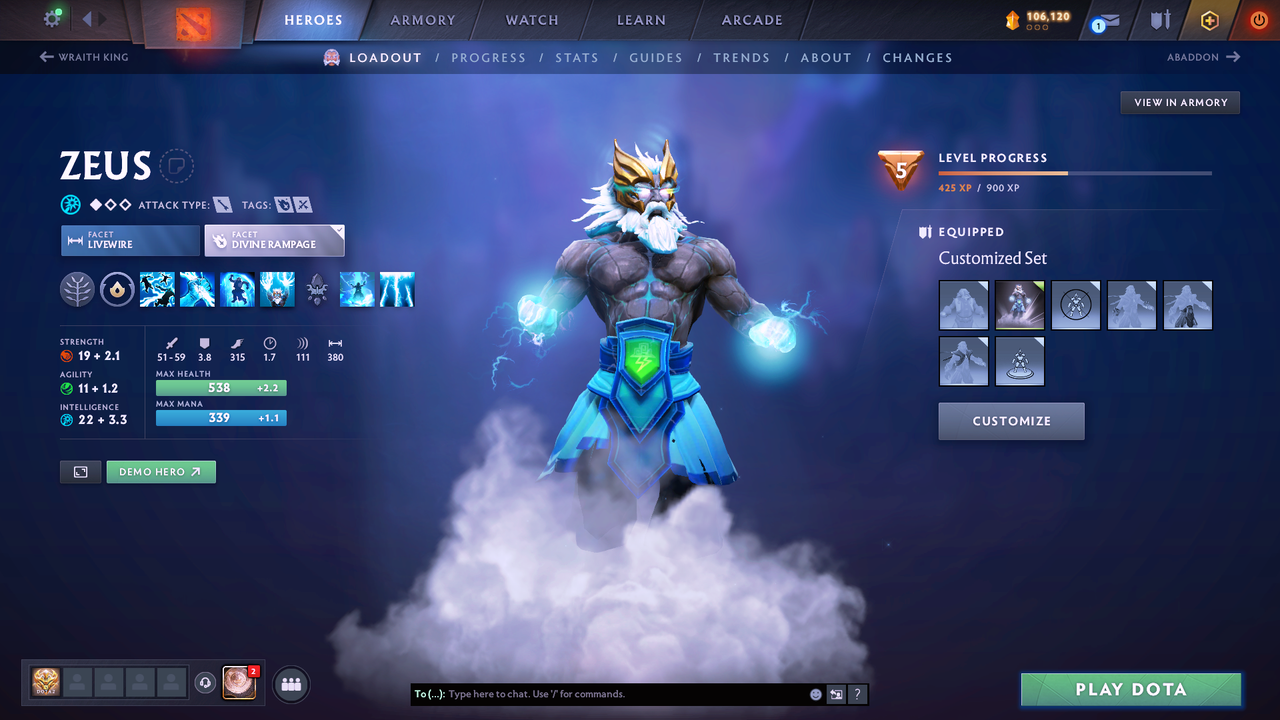
Task: Open the ARCADE menu
Action: 751,20
